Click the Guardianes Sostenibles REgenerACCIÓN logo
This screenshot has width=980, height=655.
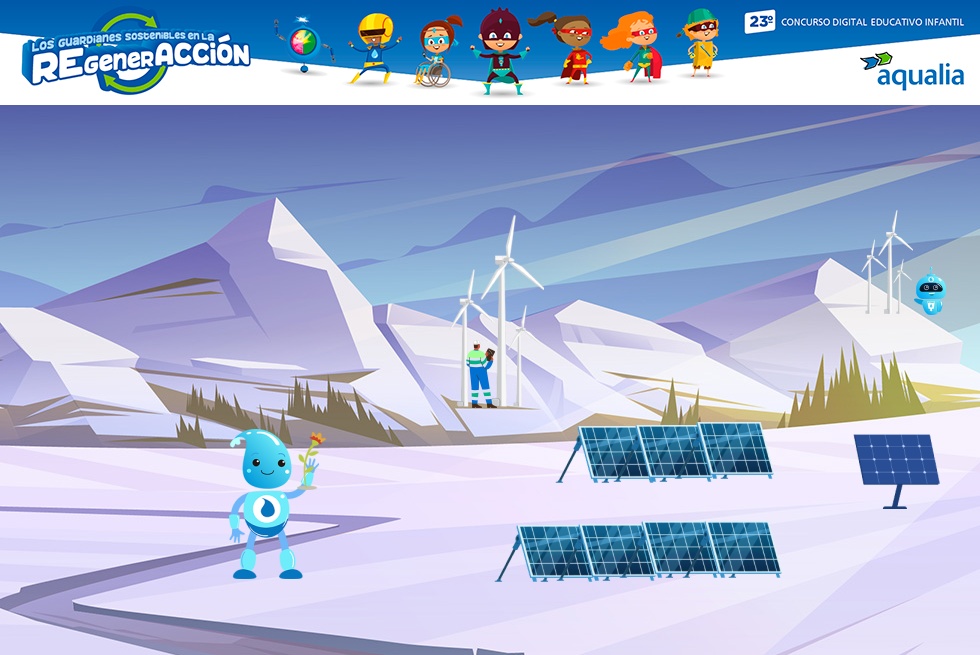(138, 55)
